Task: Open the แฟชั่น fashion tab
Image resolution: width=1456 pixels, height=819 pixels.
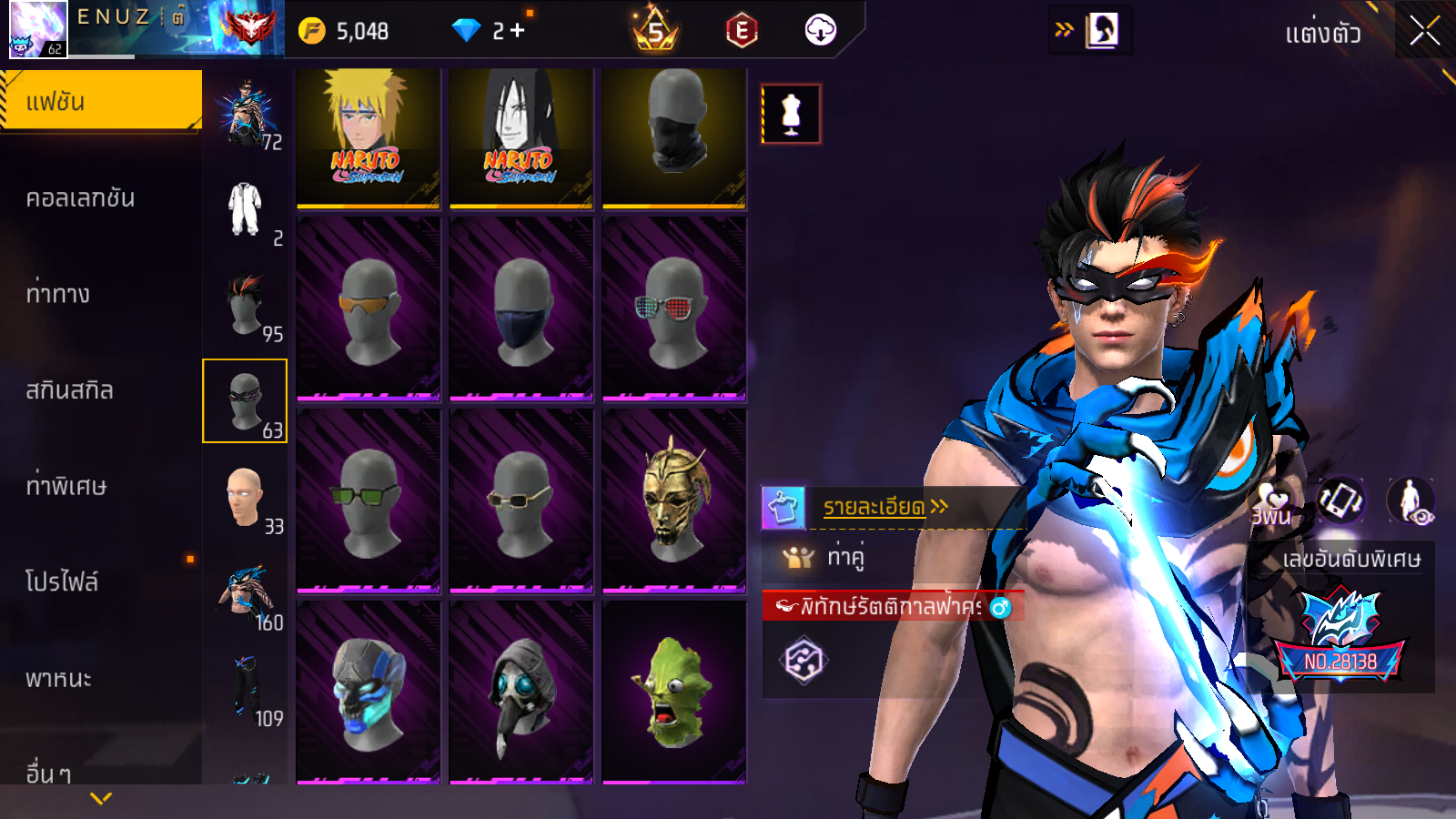Action: click(x=100, y=101)
